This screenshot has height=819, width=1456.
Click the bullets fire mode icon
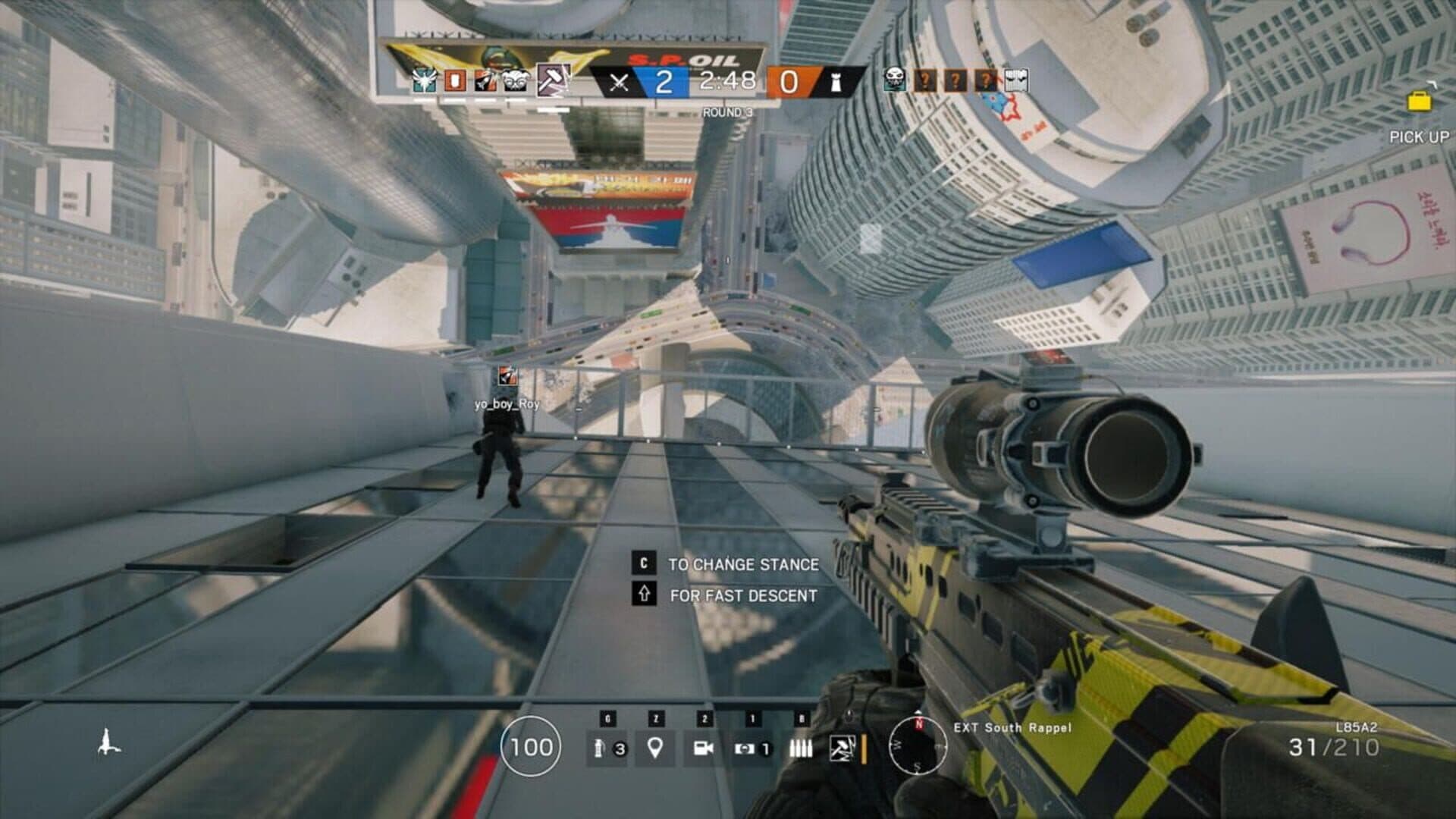click(x=800, y=748)
